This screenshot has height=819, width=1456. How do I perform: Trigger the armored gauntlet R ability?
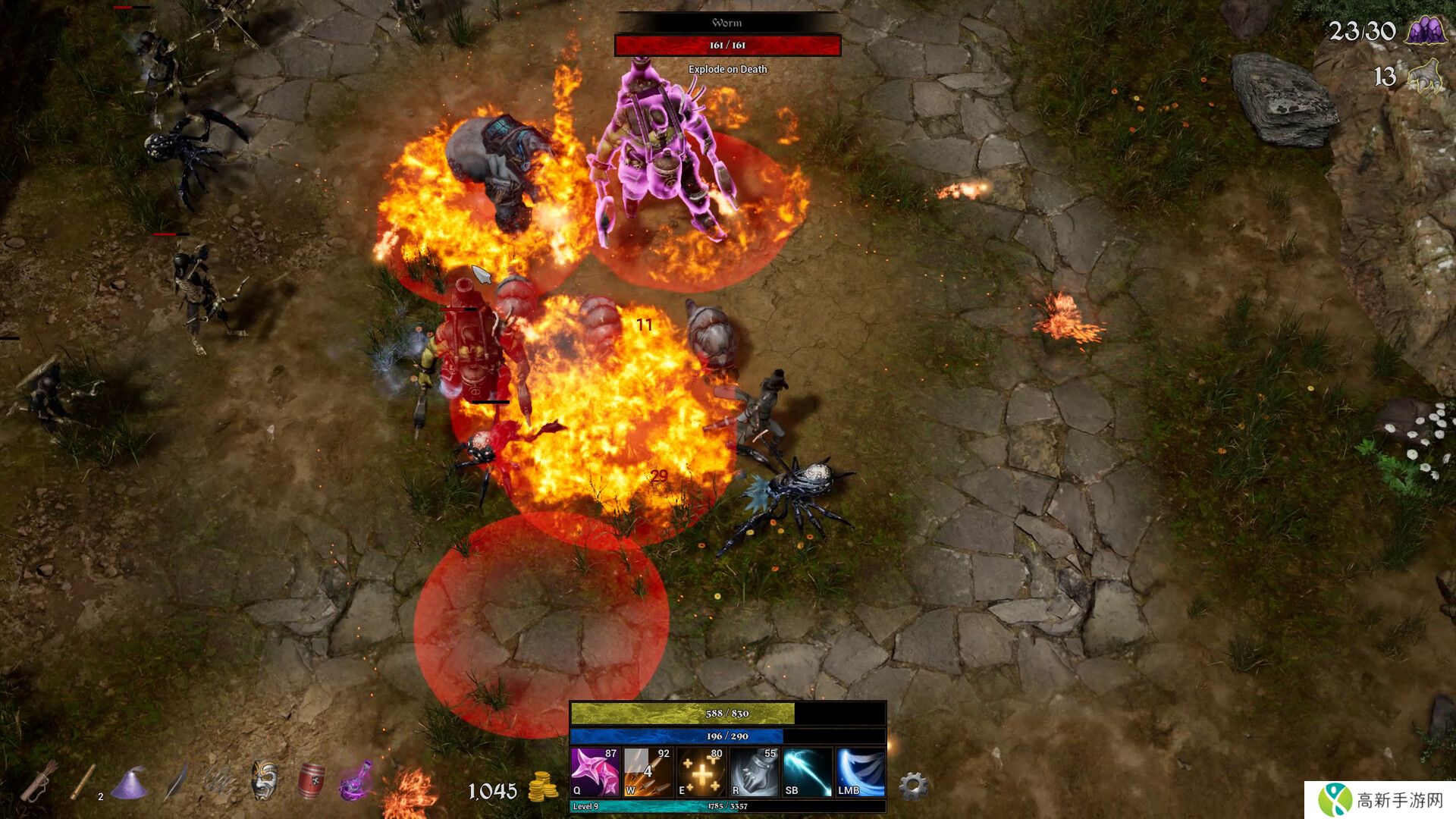pos(755,772)
